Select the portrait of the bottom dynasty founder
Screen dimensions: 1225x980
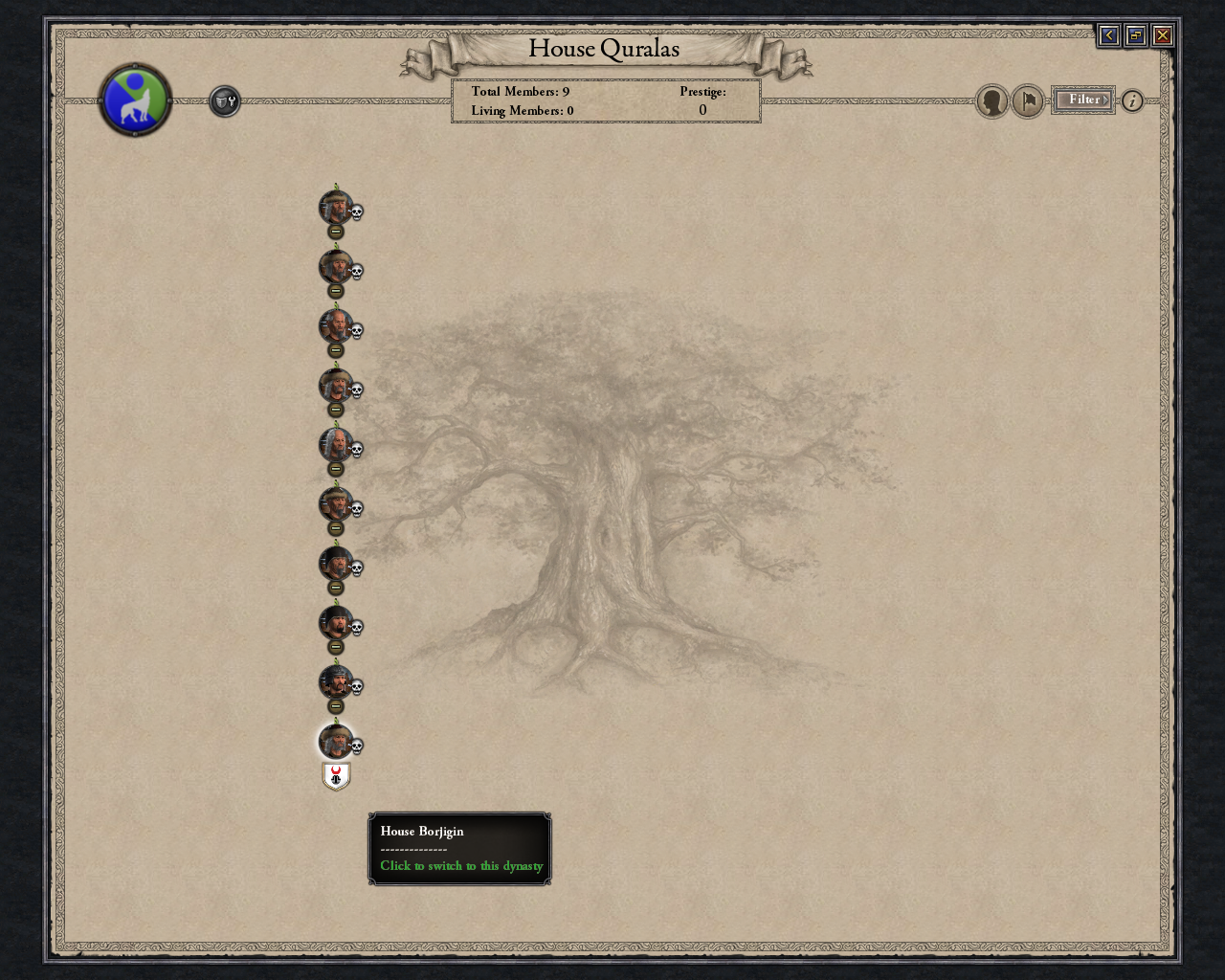click(x=335, y=742)
